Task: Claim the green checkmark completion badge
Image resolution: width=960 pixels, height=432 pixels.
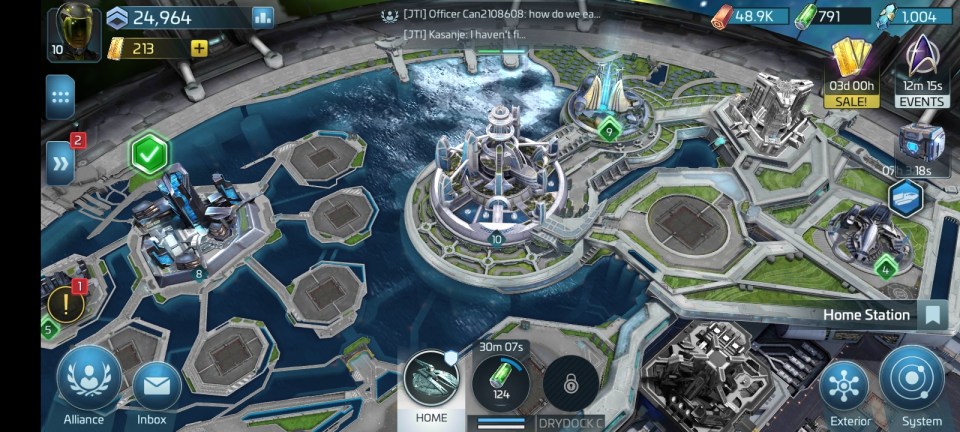Action: (150, 155)
